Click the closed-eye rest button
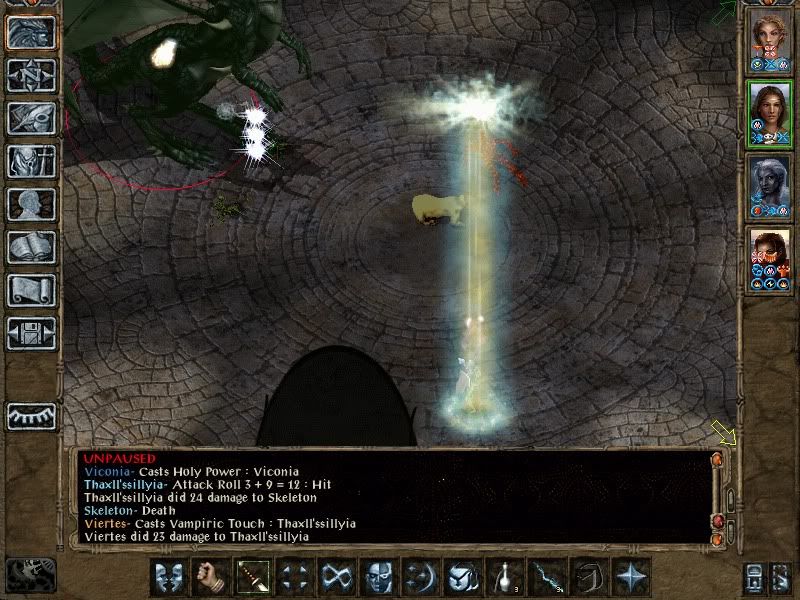 tap(31, 415)
